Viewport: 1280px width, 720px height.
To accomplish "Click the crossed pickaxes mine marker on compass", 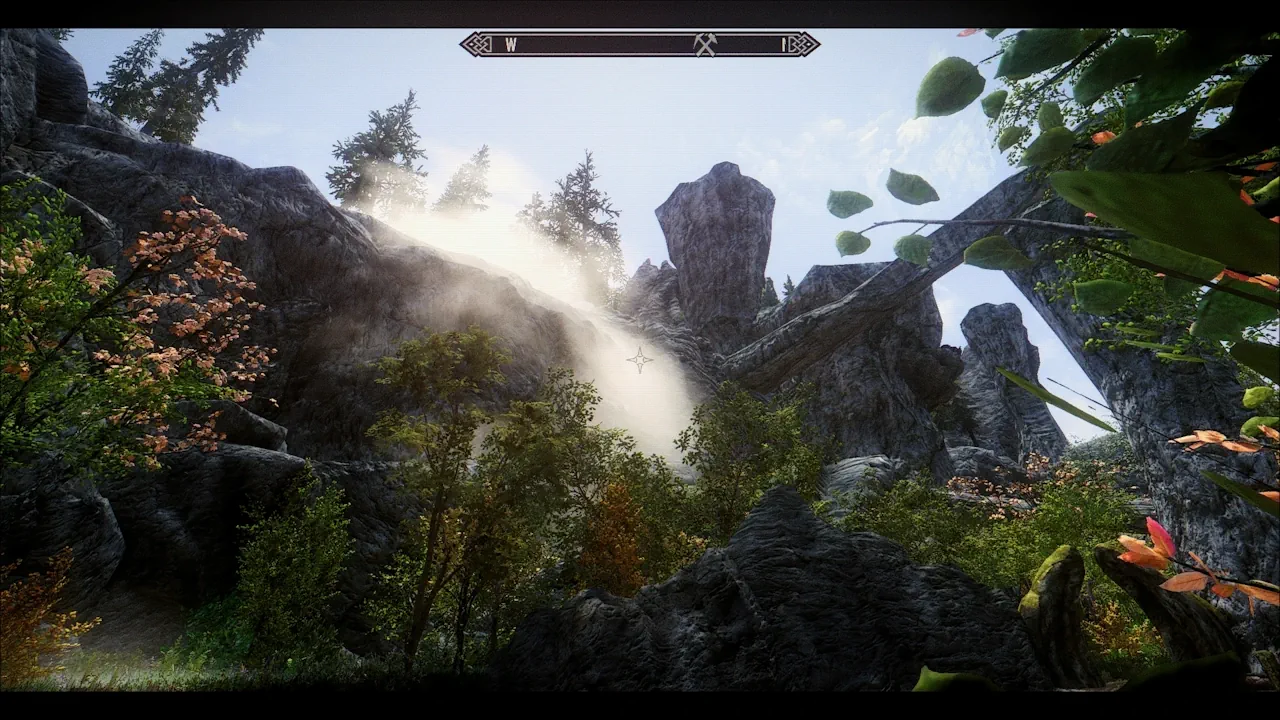I will pos(705,44).
